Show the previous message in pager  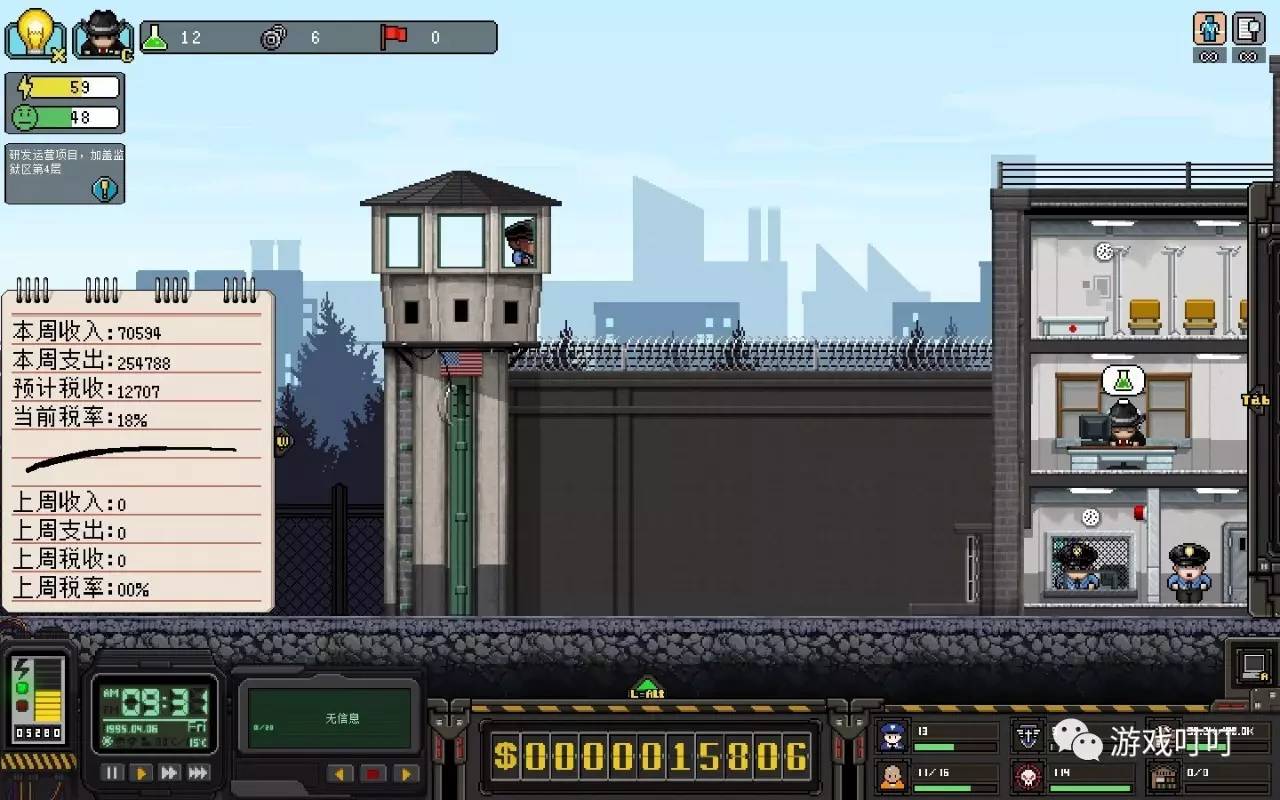point(342,774)
